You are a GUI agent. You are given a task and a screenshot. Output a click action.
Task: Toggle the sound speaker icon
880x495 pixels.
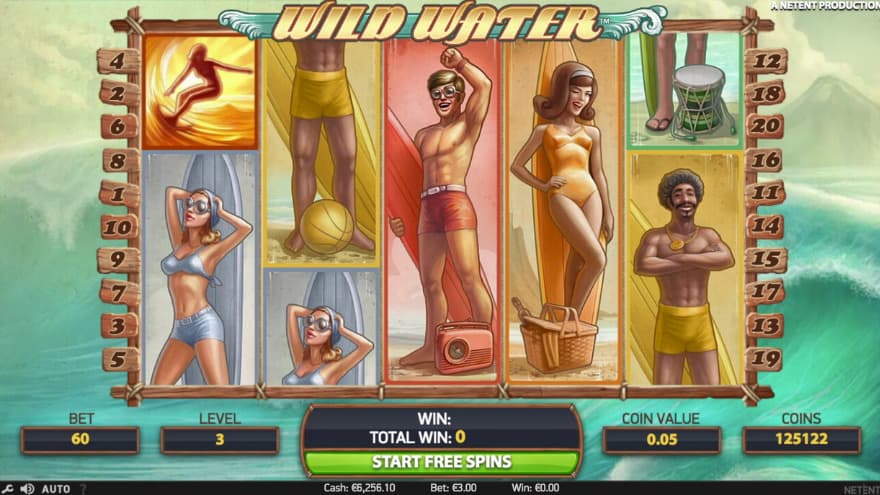coord(27,489)
